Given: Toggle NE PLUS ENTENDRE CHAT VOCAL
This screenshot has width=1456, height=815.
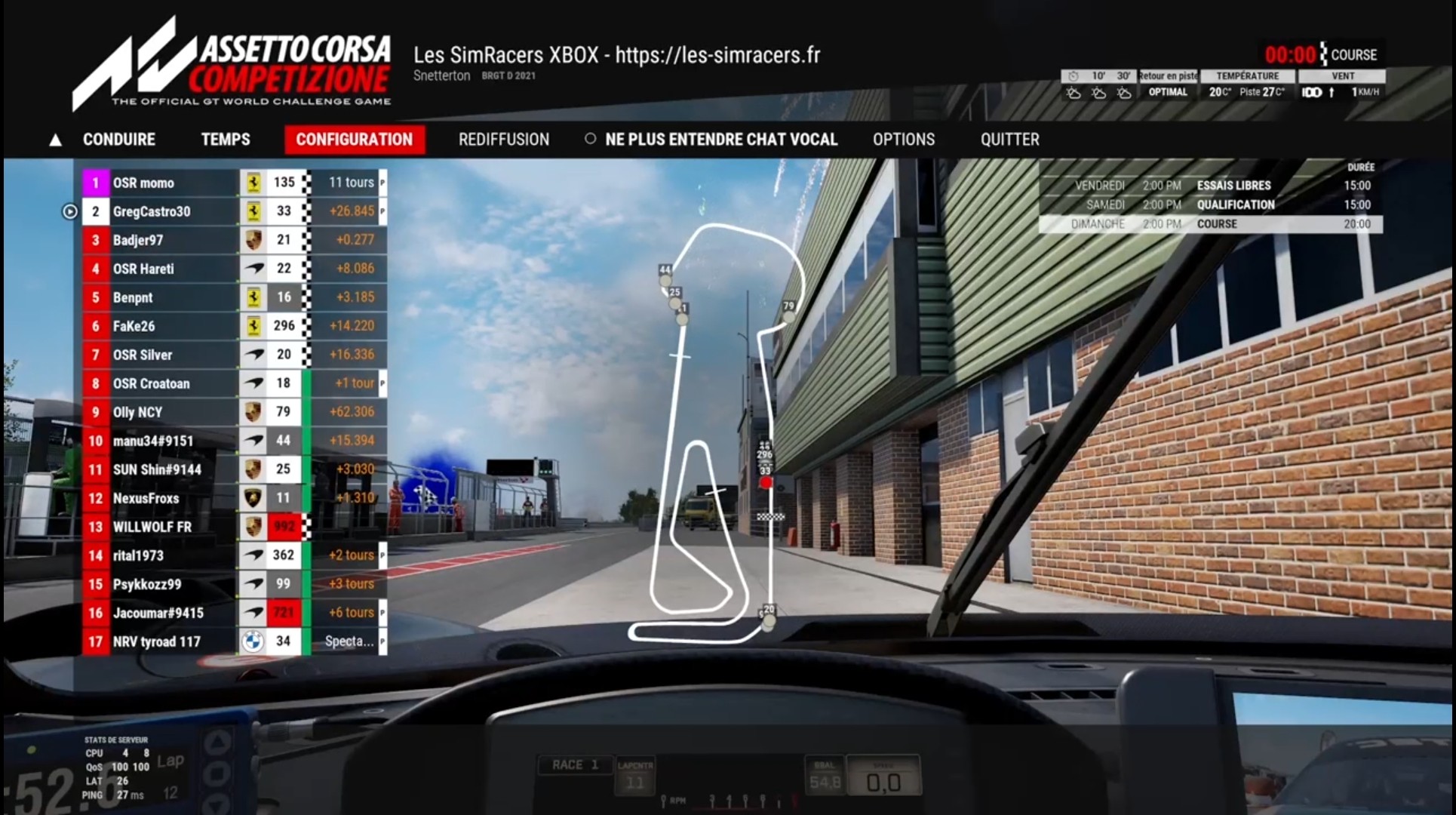Looking at the screenshot, I should [x=712, y=140].
